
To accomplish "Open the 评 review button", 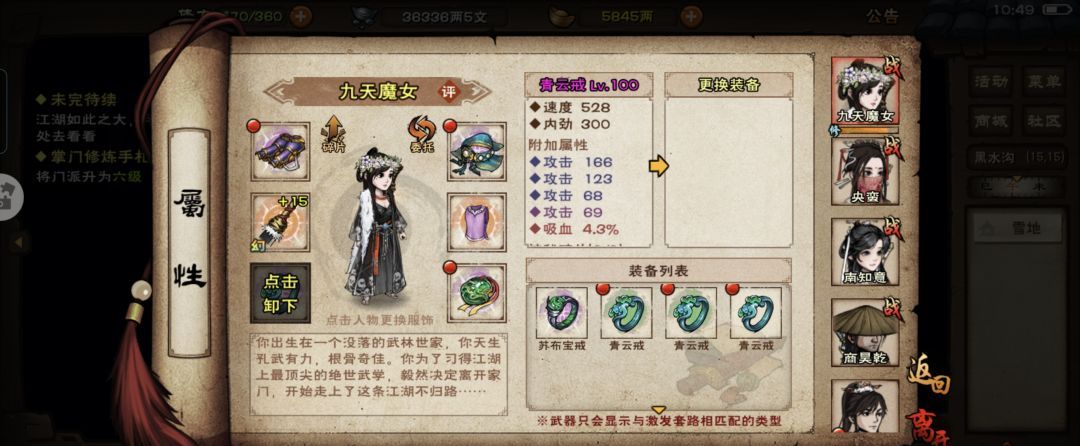I will pyautogui.click(x=450, y=91).
